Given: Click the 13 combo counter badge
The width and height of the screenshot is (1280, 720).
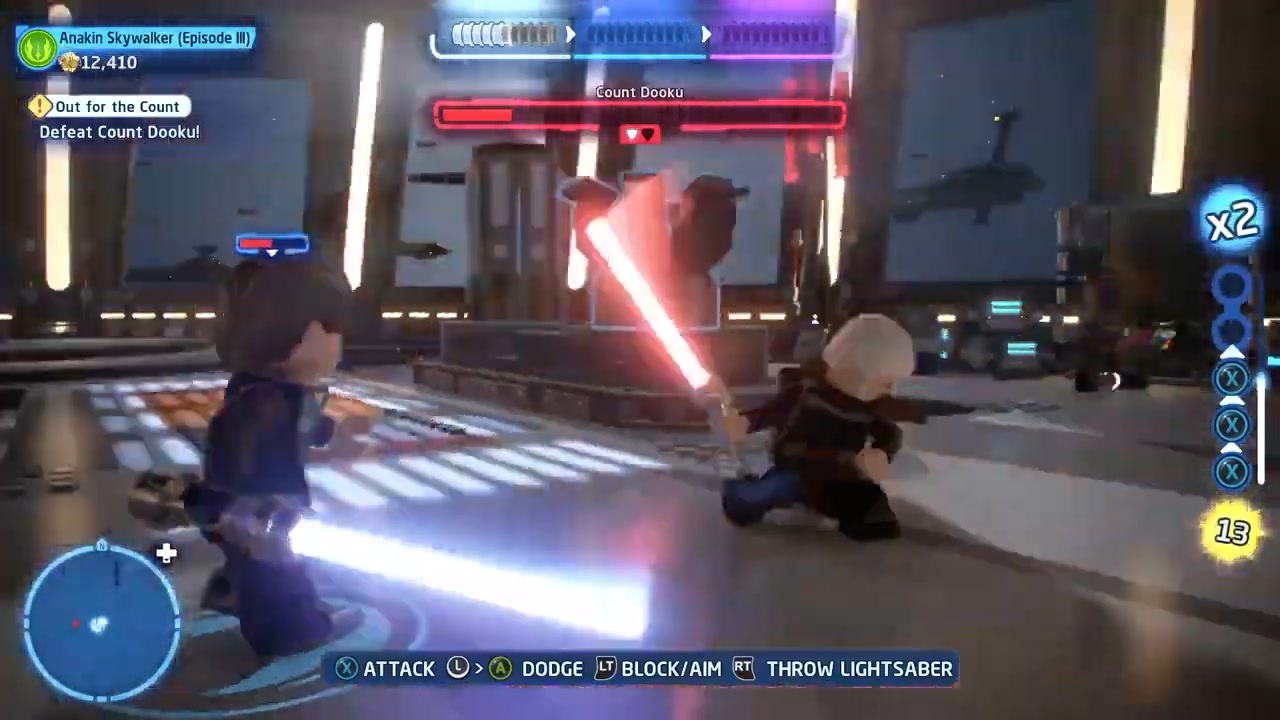Looking at the screenshot, I should [1231, 532].
